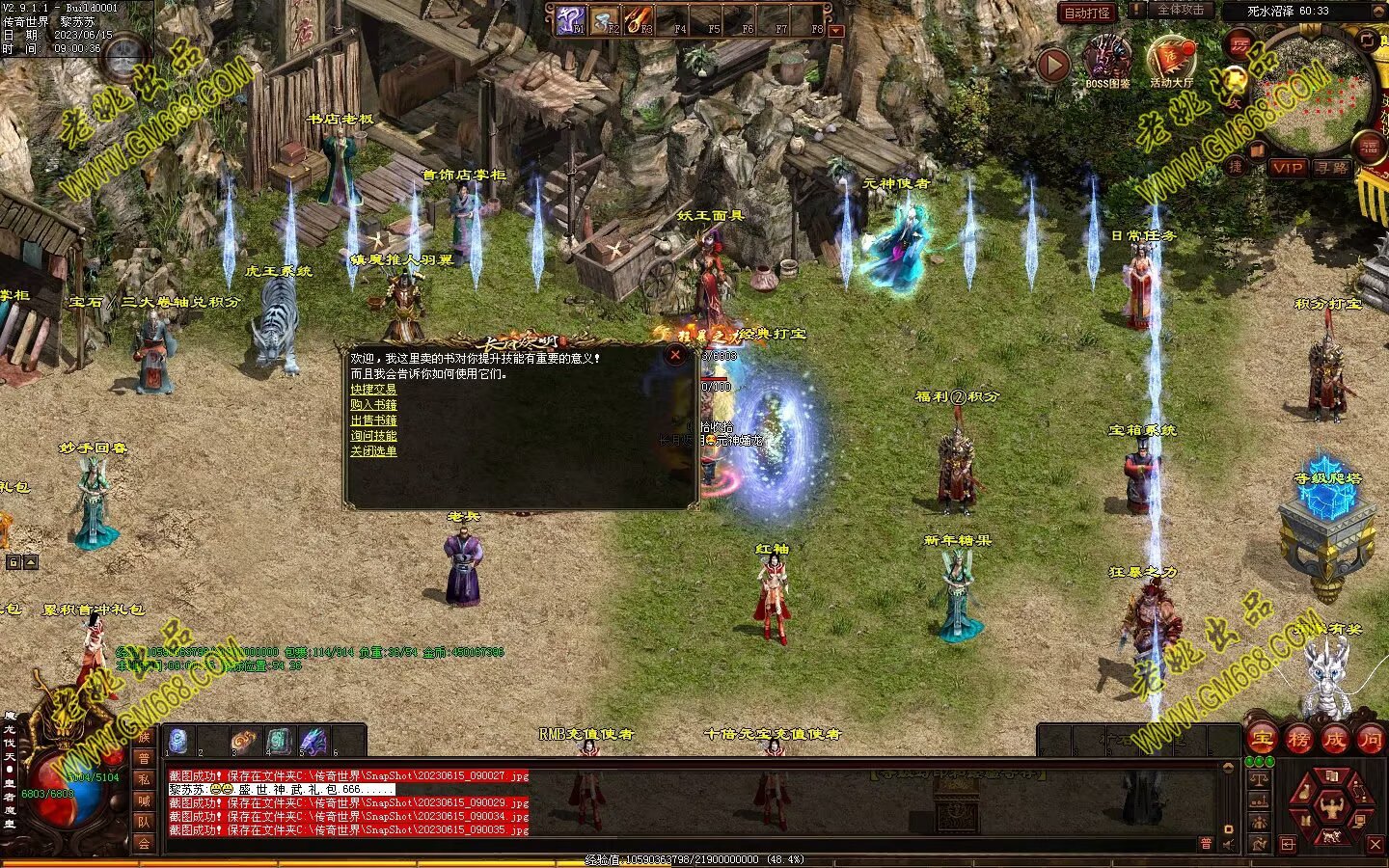Open the 榜 ranking button
Viewport: 1389px width, 868px height.
1298,739
